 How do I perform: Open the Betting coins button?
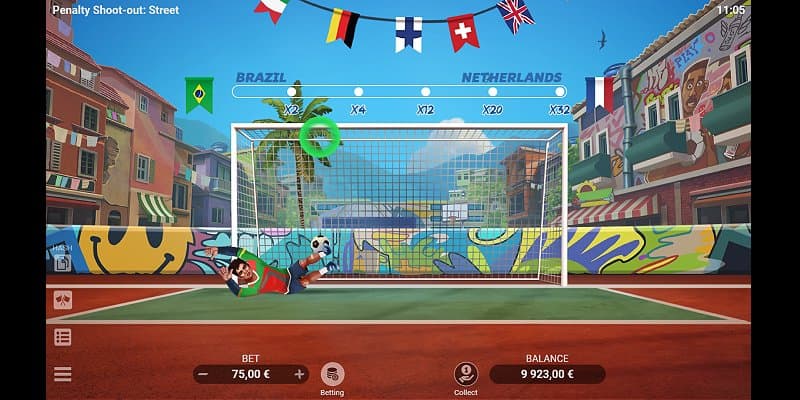point(332,374)
